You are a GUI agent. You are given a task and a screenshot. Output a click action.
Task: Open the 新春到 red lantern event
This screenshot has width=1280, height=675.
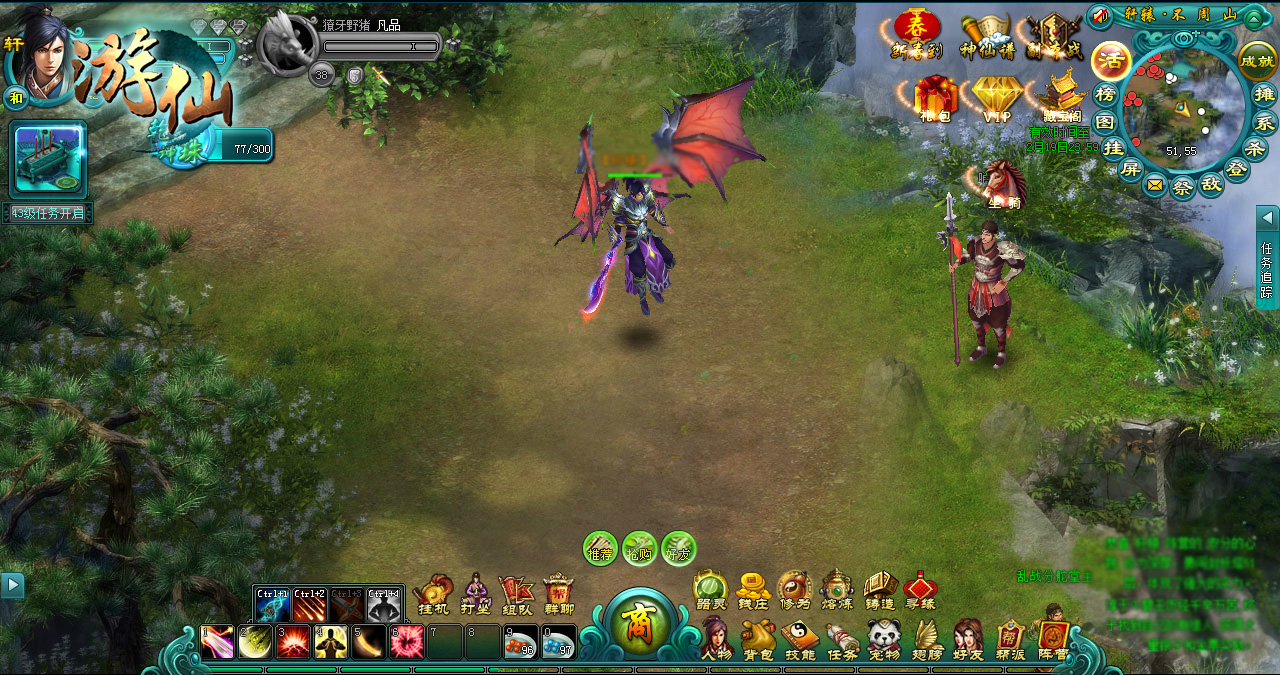[917, 32]
